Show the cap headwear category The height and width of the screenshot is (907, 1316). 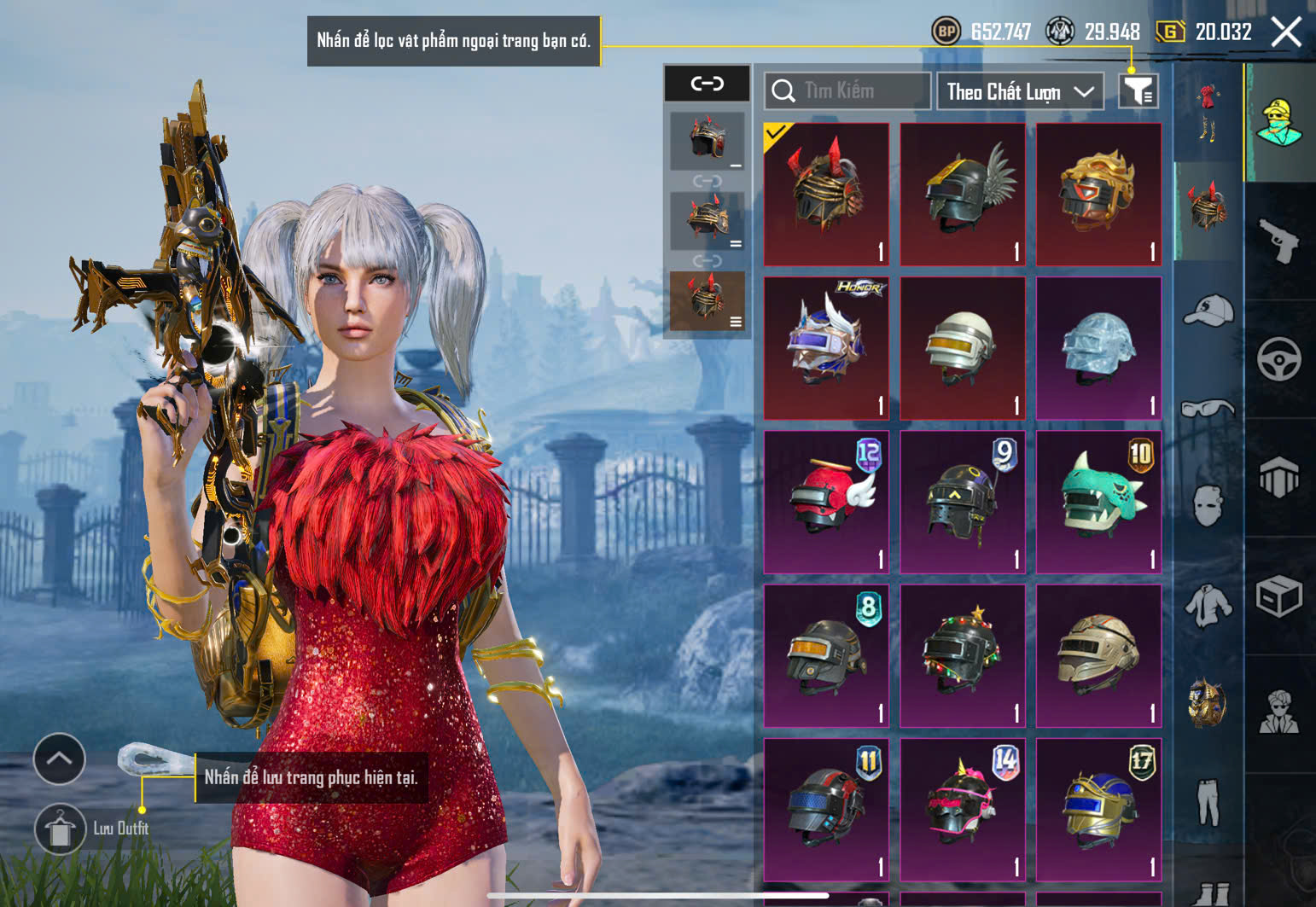pos(1208,311)
